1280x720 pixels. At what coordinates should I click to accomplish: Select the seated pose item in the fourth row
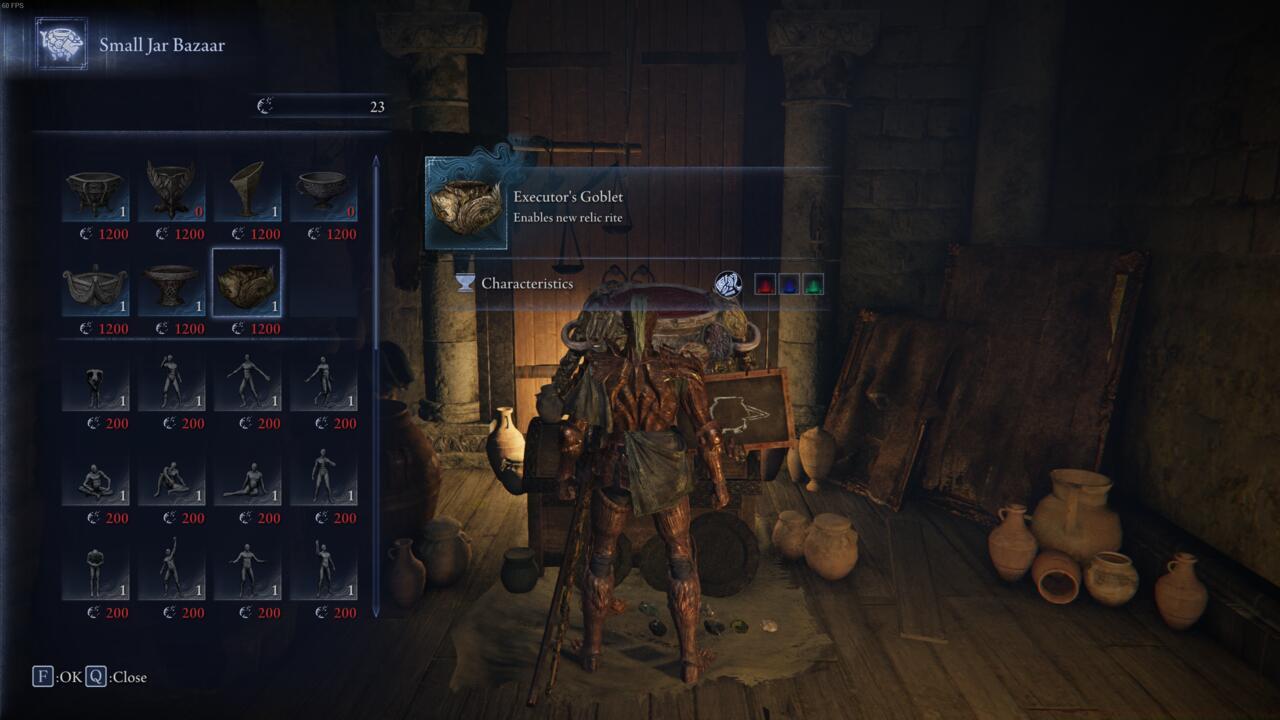point(94,475)
